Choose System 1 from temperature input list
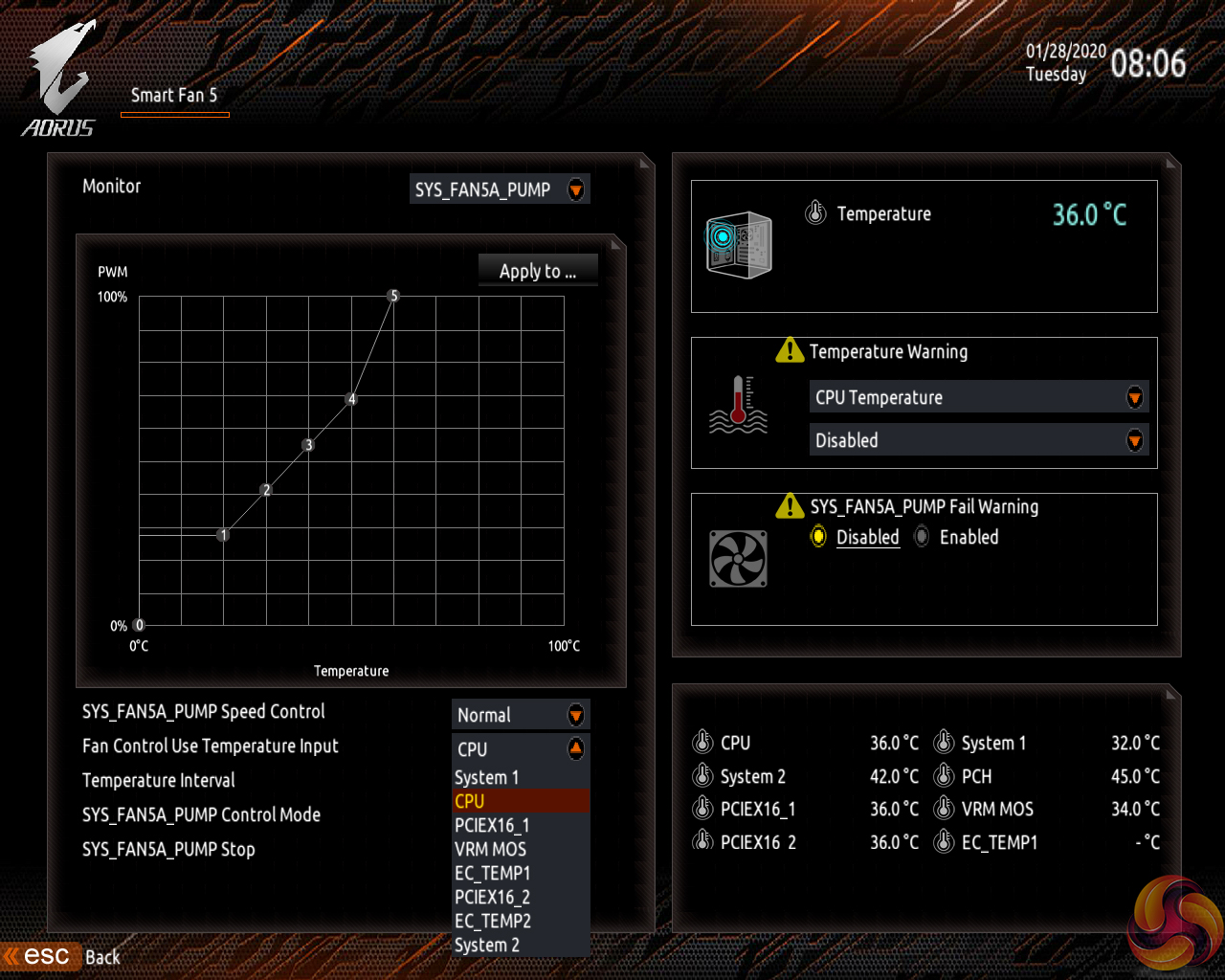This screenshot has height=980, width=1225. pos(487,777)
